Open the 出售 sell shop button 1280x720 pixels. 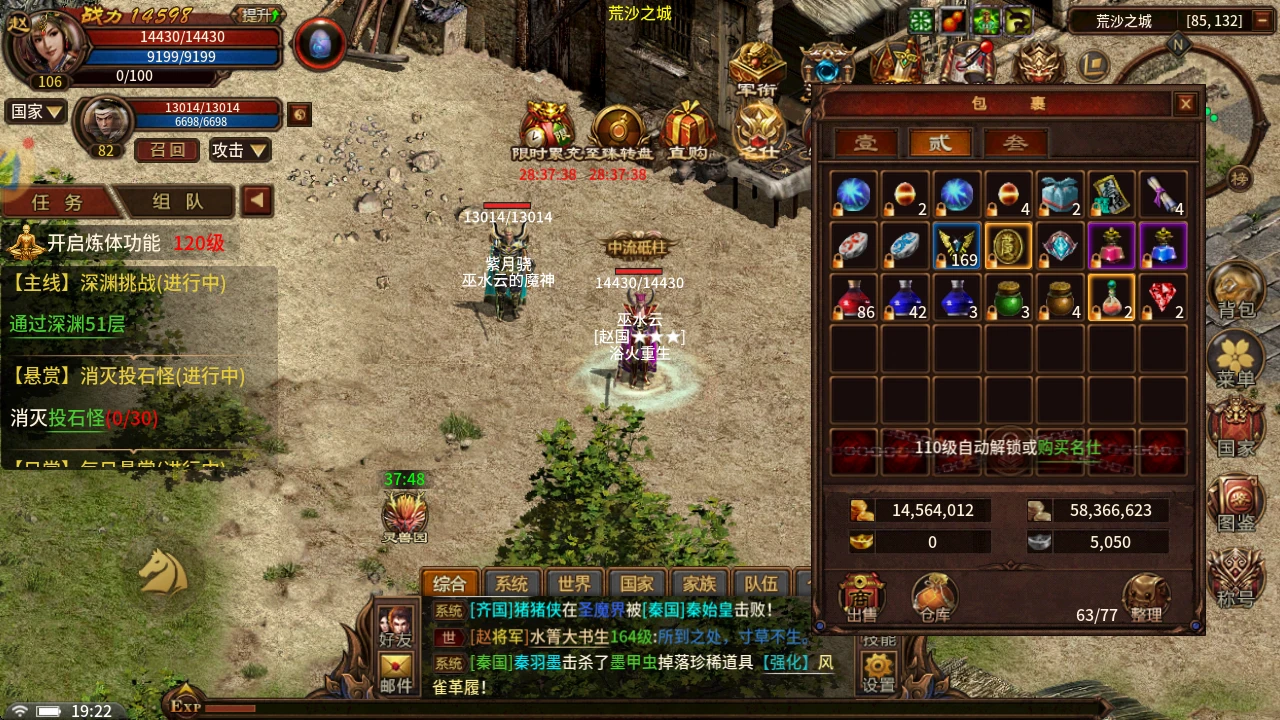pos(862,598)
